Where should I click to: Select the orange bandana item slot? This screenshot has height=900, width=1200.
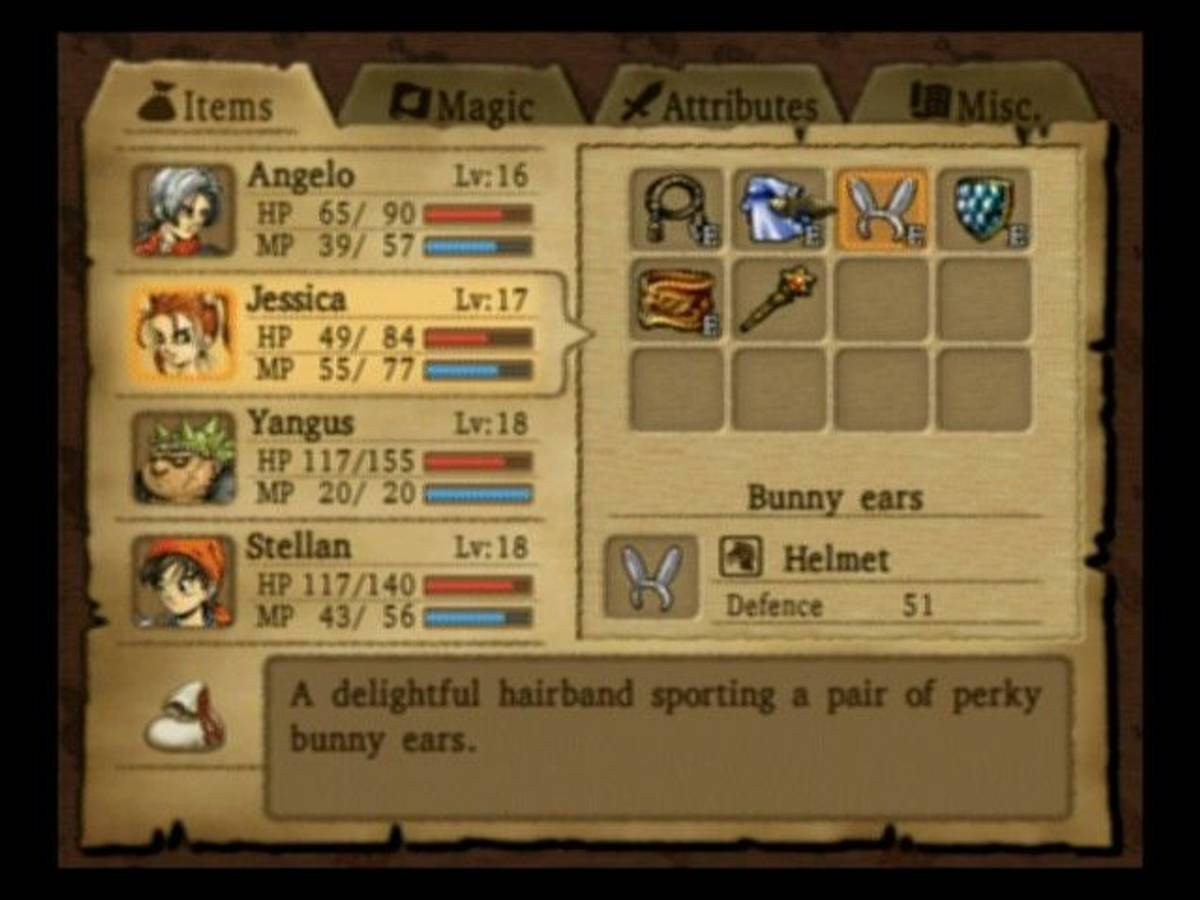[x=676, y=299]
